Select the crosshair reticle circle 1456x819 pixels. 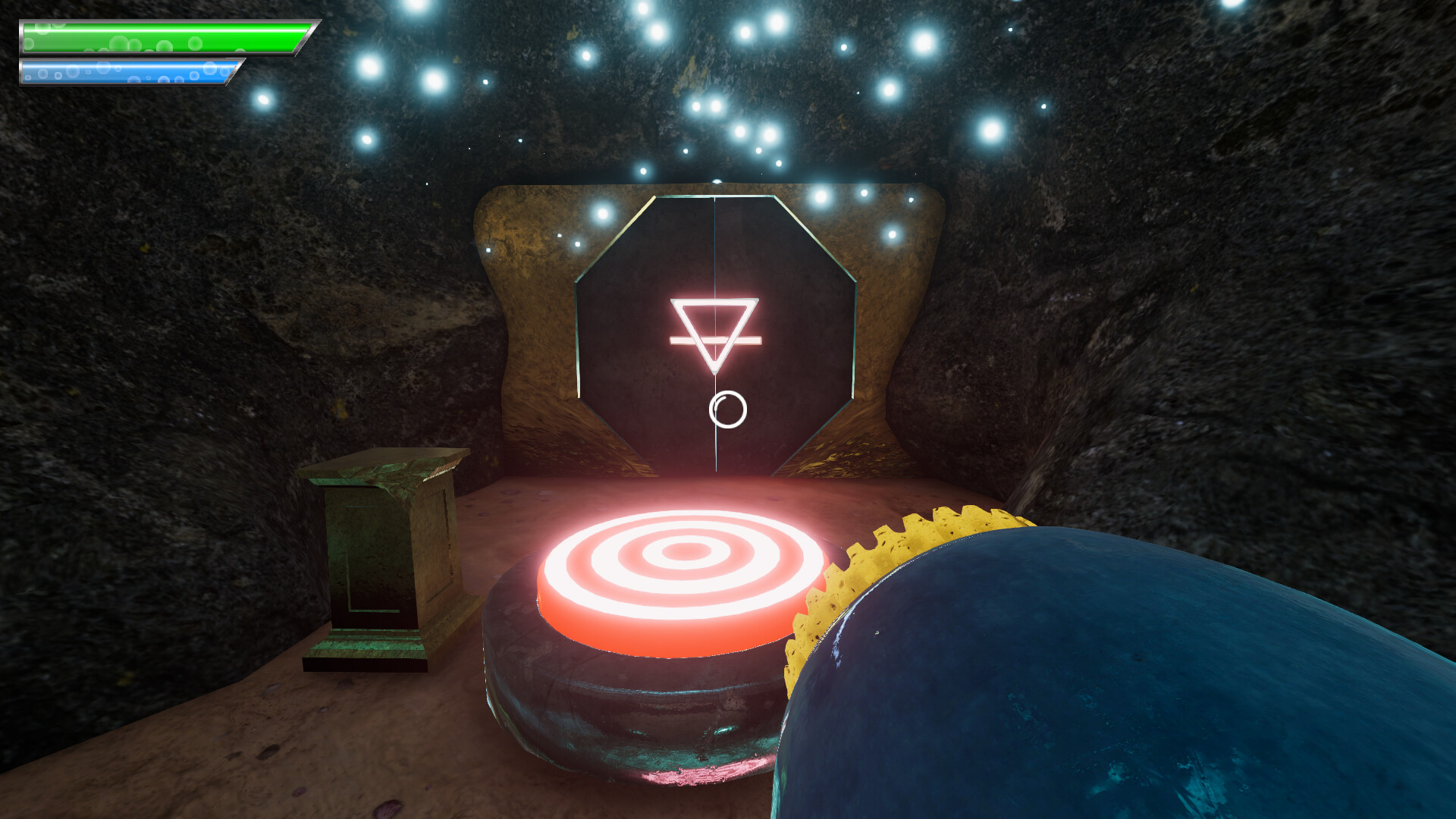pos(726,411)
